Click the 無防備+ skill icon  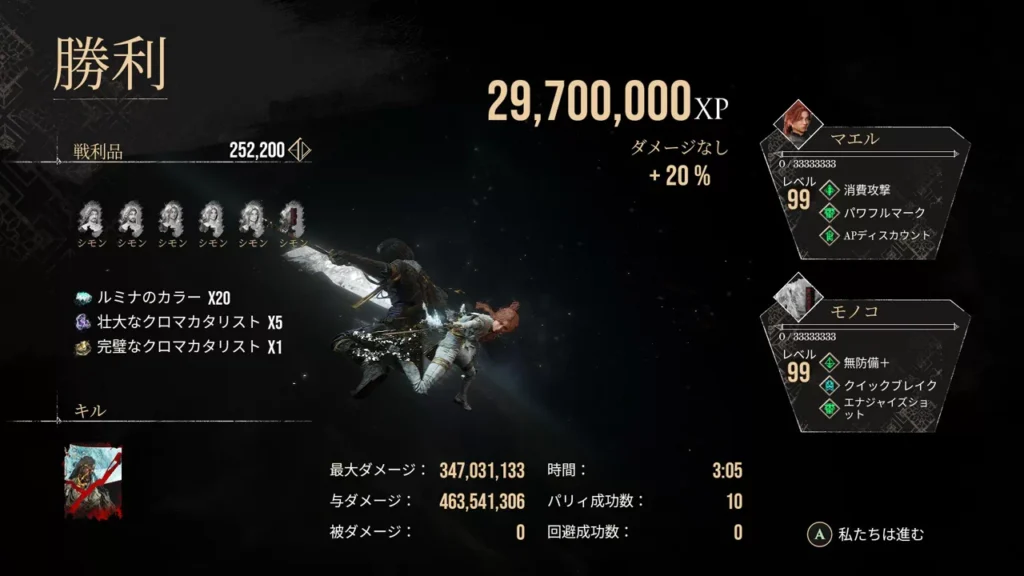click(828, 361)
